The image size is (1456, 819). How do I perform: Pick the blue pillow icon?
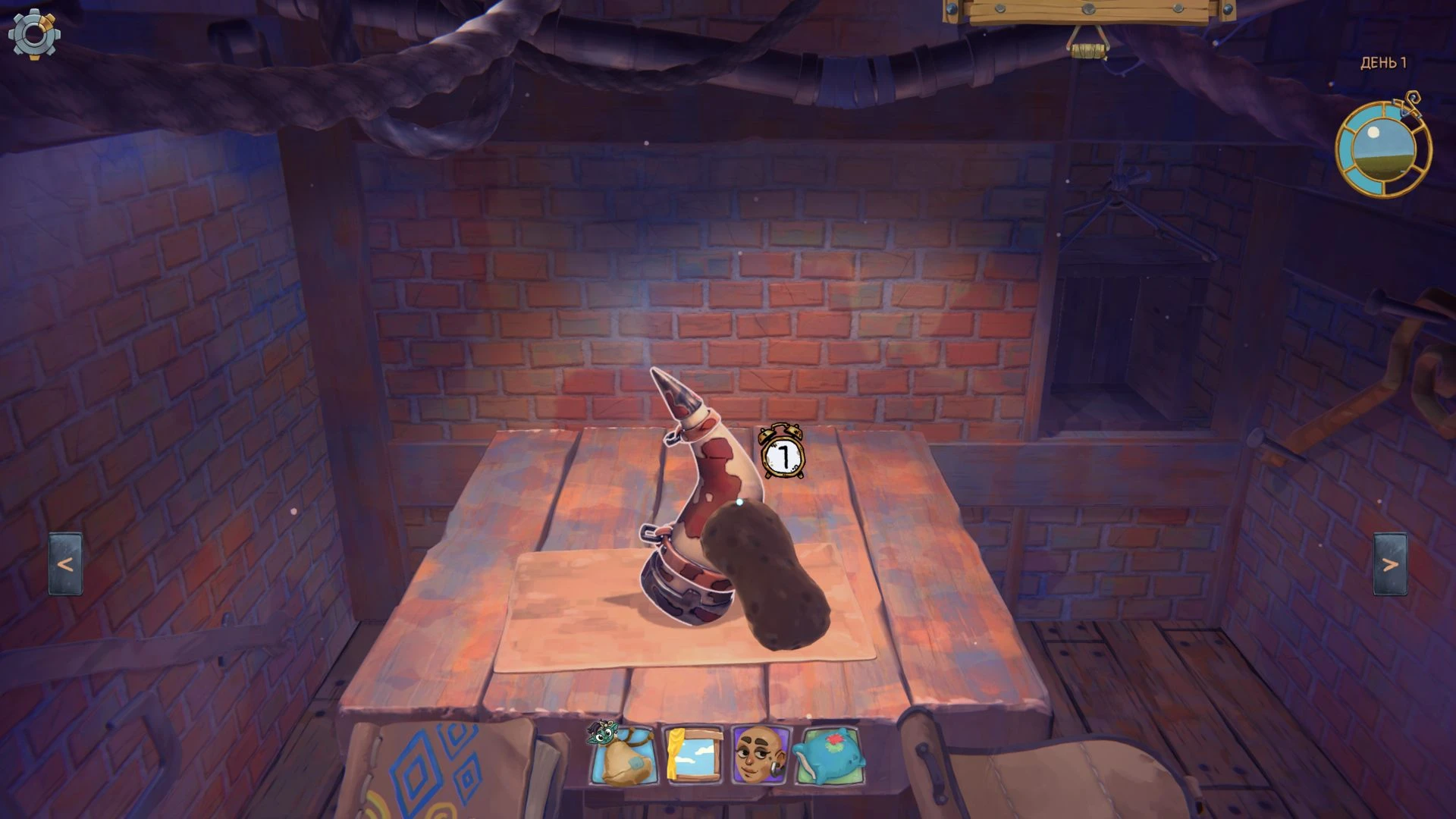(x=827, y=755)
